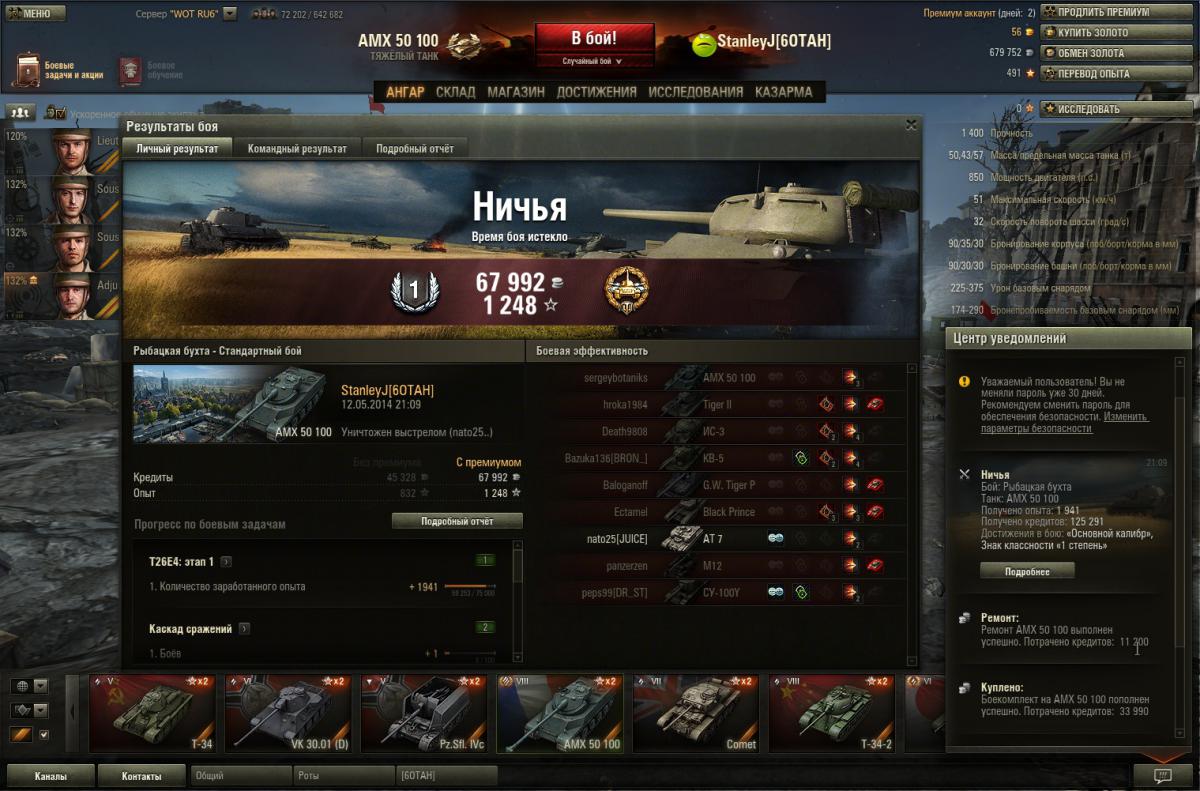Select the T-34 tank in carousel
Viewport: 1200px width, 791px height.
coord(152,713)
